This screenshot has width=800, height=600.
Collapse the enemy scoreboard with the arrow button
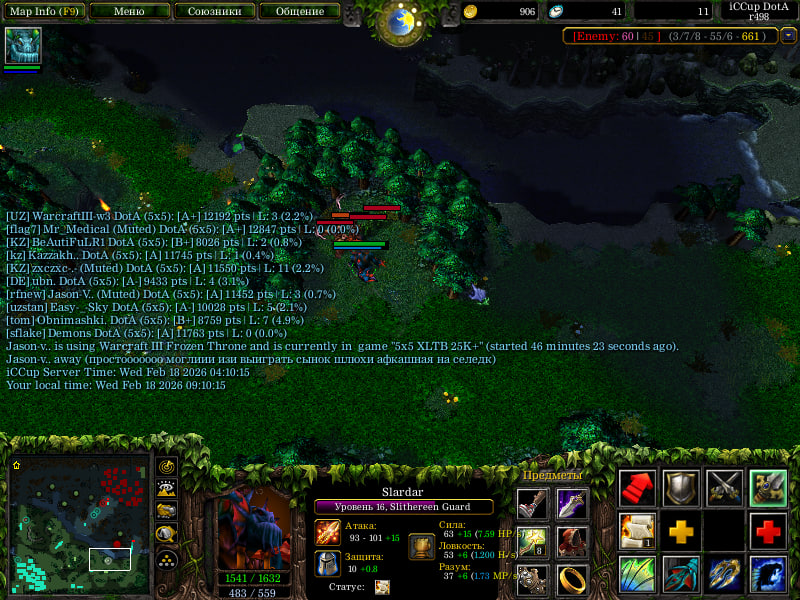coord(789,36)
